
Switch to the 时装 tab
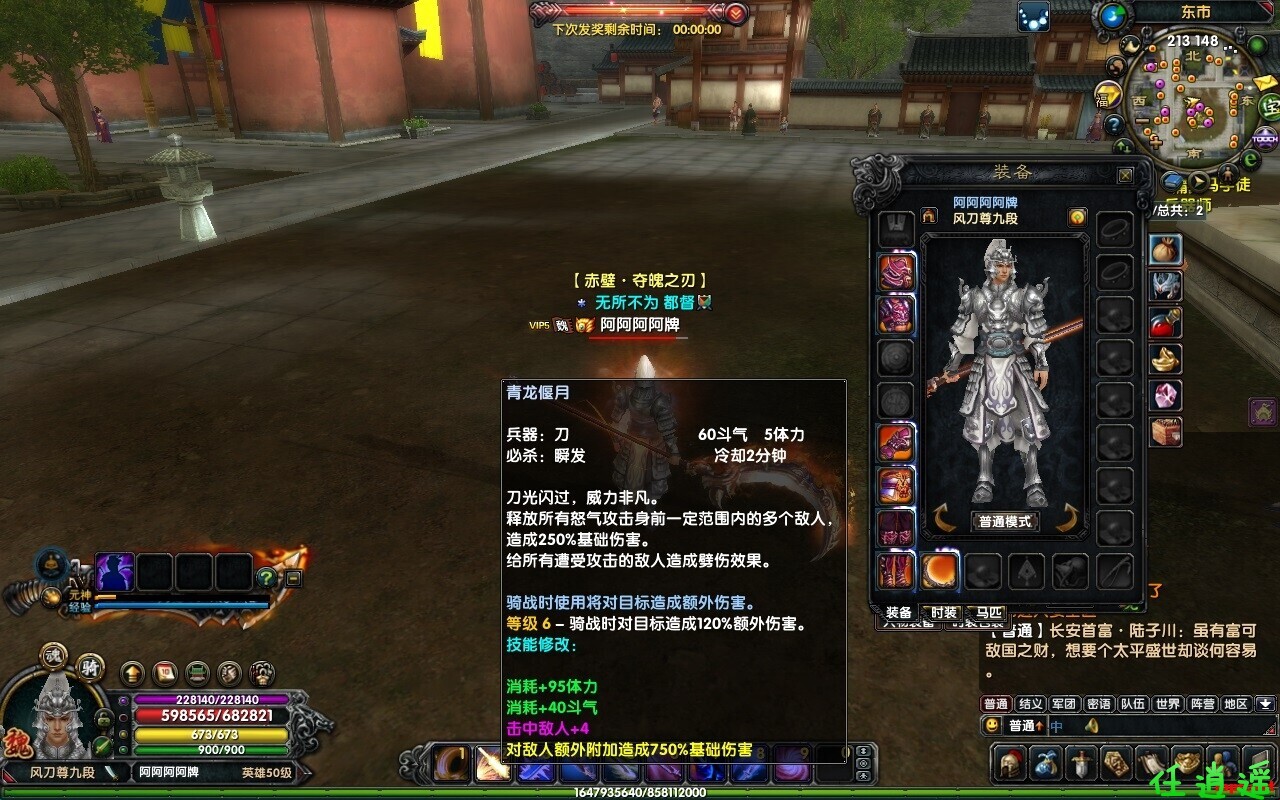pyautogui.click(x=944, y=612)
